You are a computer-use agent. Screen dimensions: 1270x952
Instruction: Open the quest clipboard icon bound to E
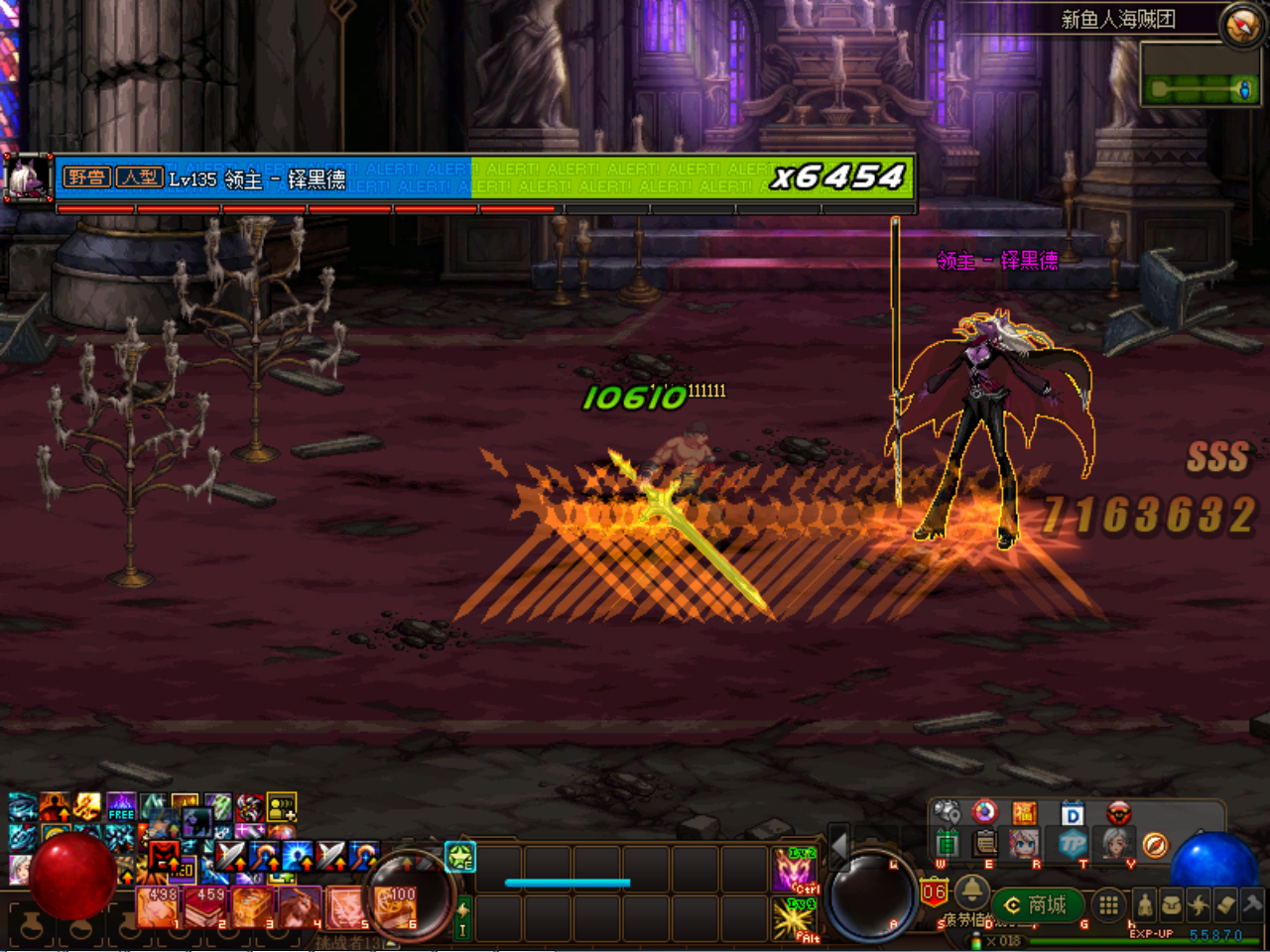(983, 845)
